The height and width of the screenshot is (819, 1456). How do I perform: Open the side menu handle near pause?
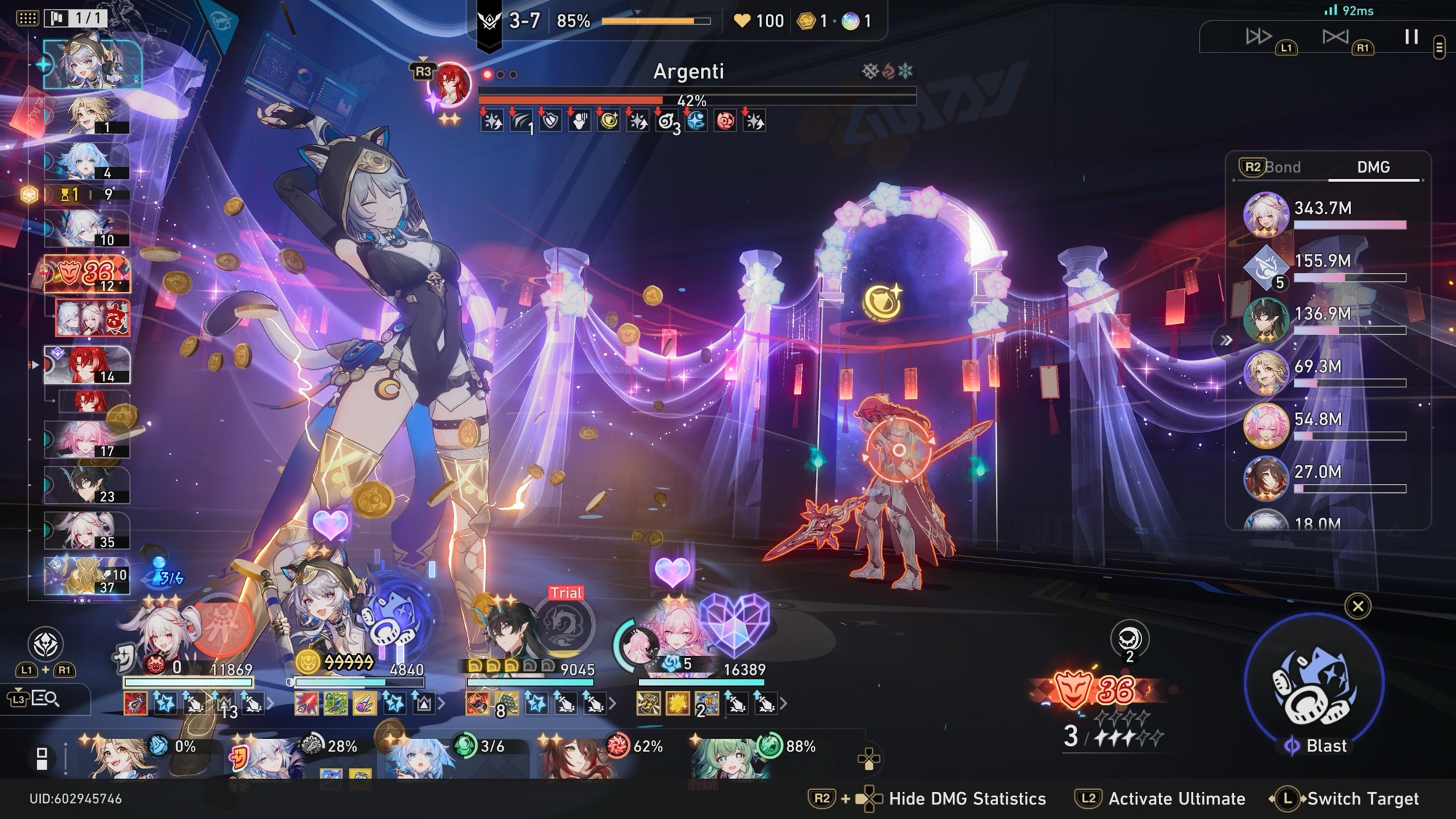(x=1439, y=48)
